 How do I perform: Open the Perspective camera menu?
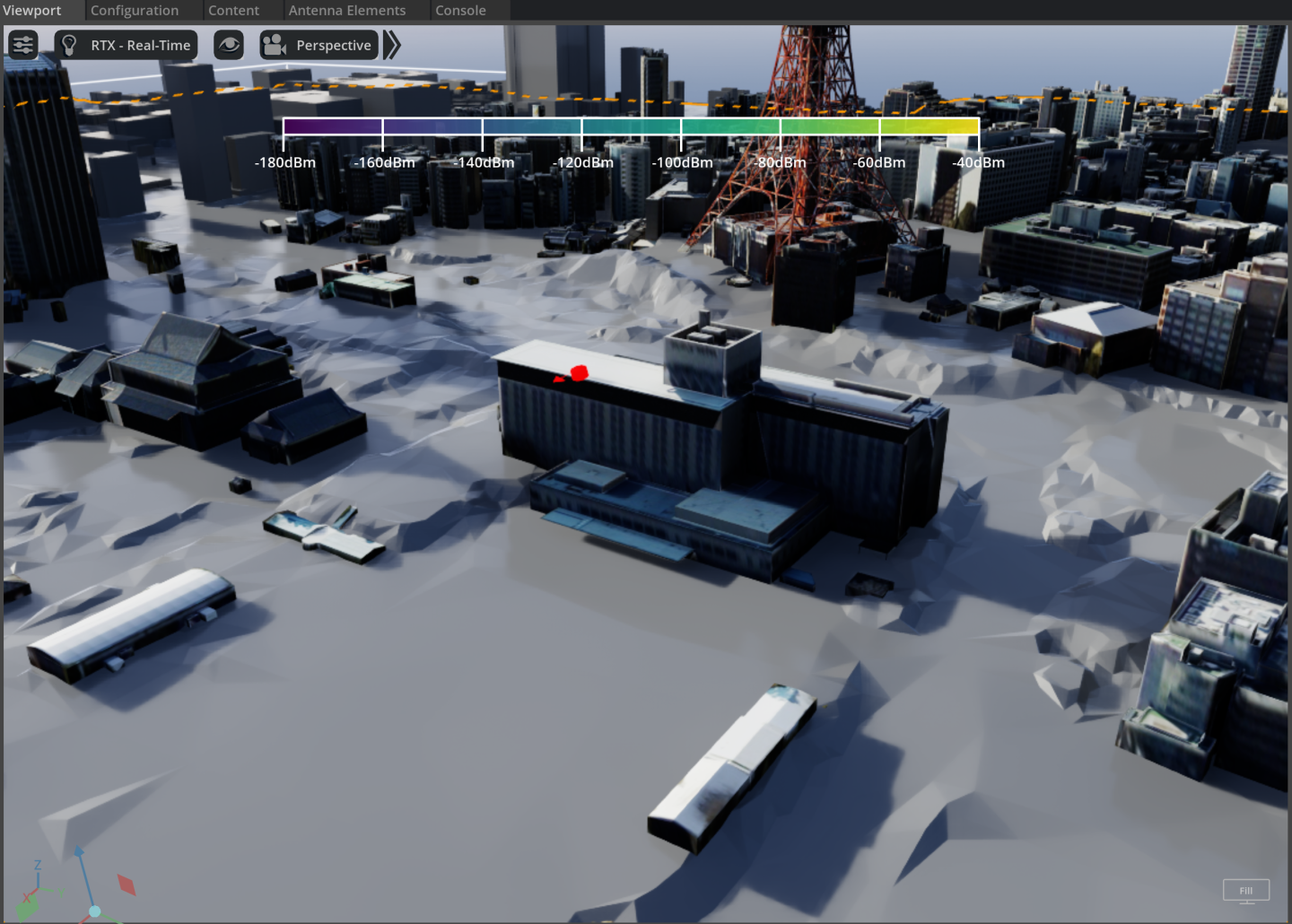tap(319, 45)
